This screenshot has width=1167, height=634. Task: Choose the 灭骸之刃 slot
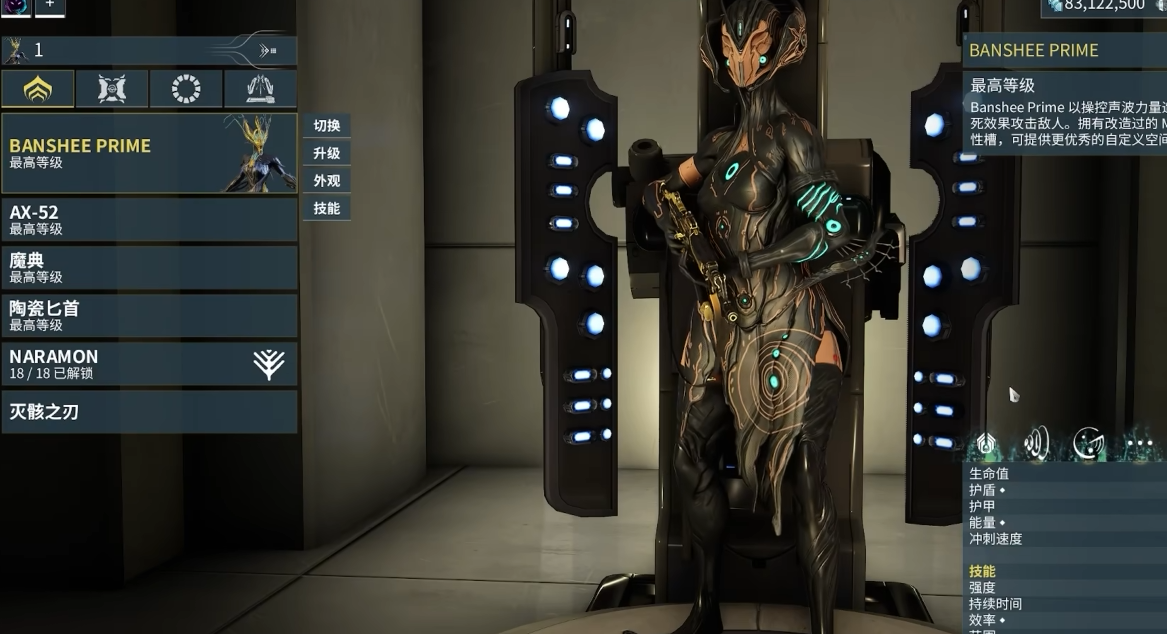(x=149, y=411)
